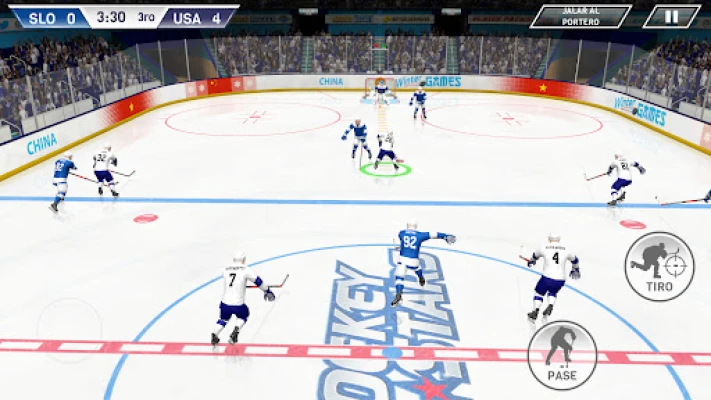This screenshot has height=400, width=711.
Task: Pause the game
Action: pos(671,16)
